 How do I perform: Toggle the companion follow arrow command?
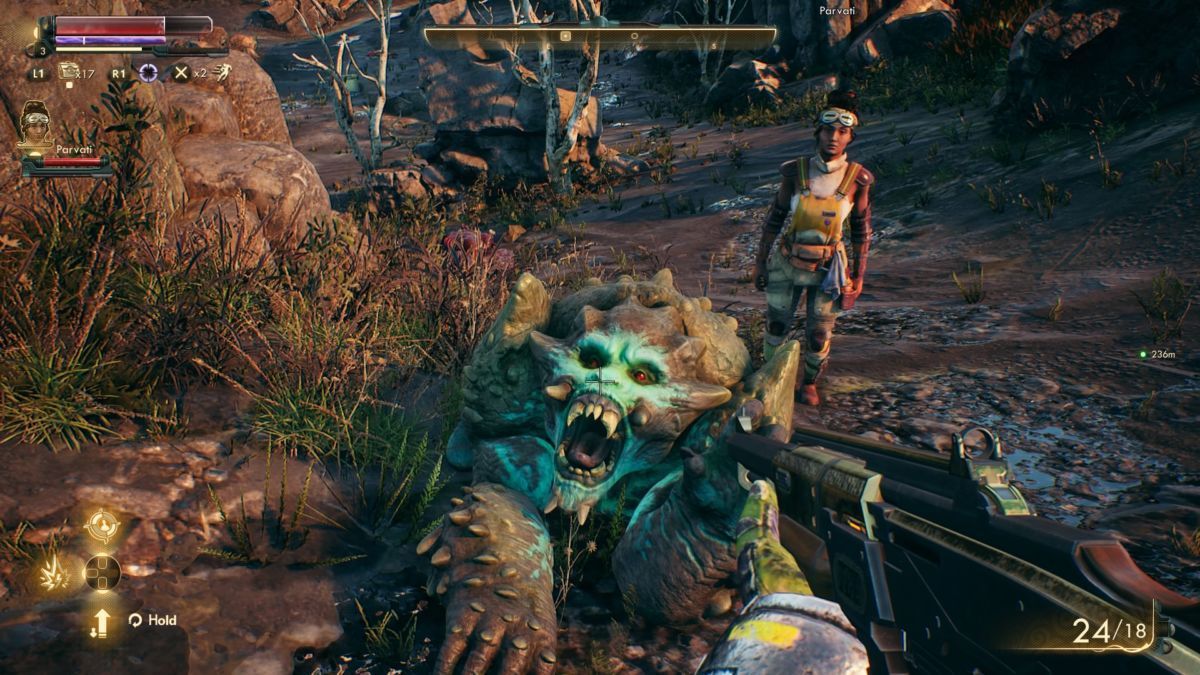[101, 622]
